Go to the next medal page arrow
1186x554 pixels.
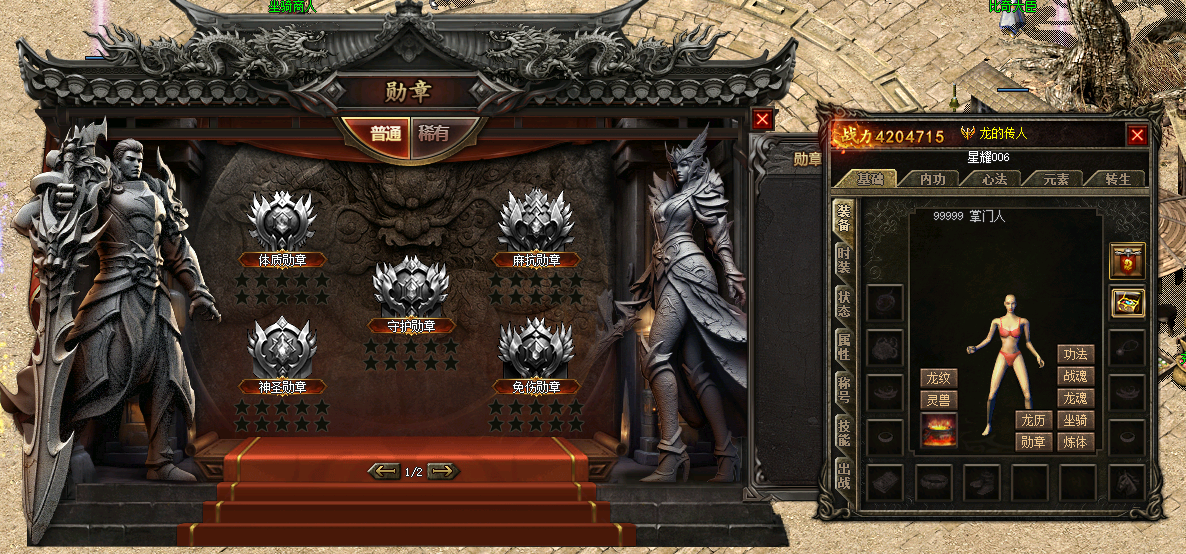tap(443, 471)
